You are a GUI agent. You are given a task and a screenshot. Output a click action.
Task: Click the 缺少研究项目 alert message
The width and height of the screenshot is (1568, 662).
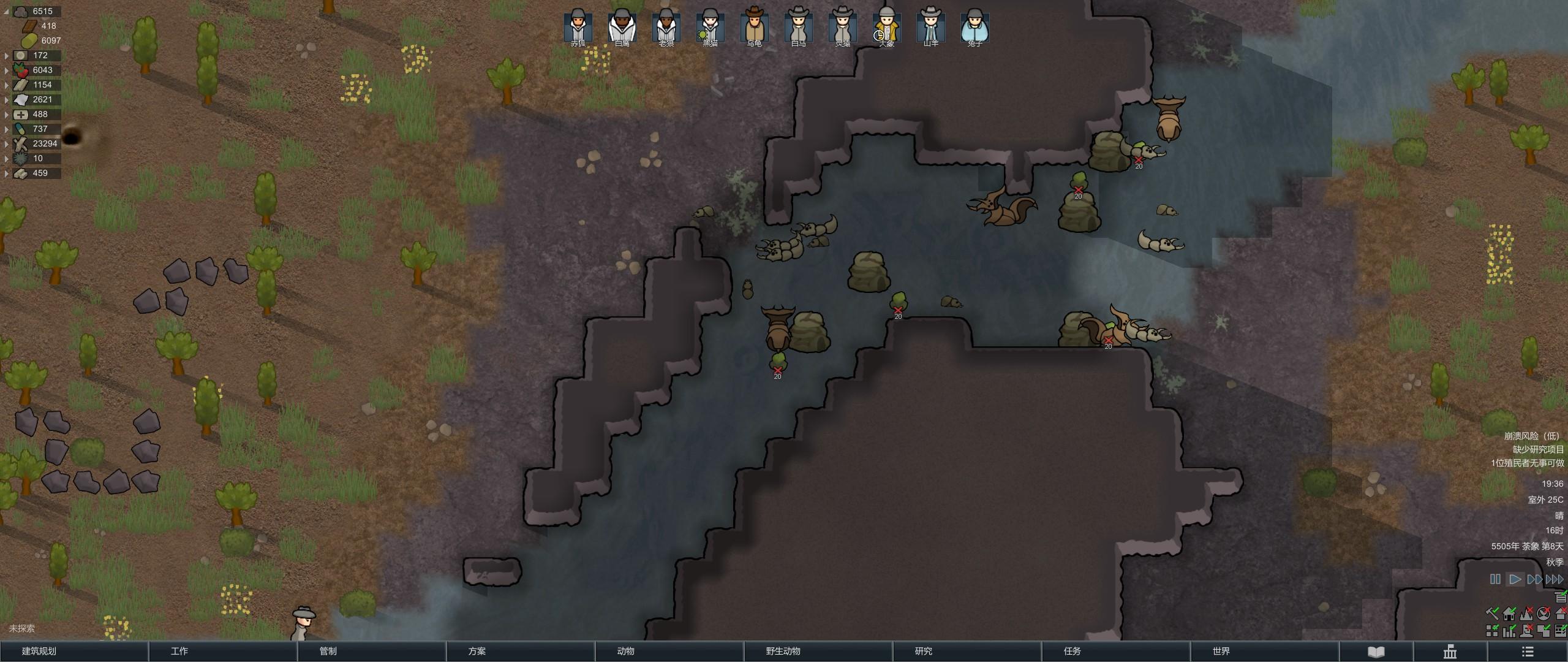[1538, 449]
